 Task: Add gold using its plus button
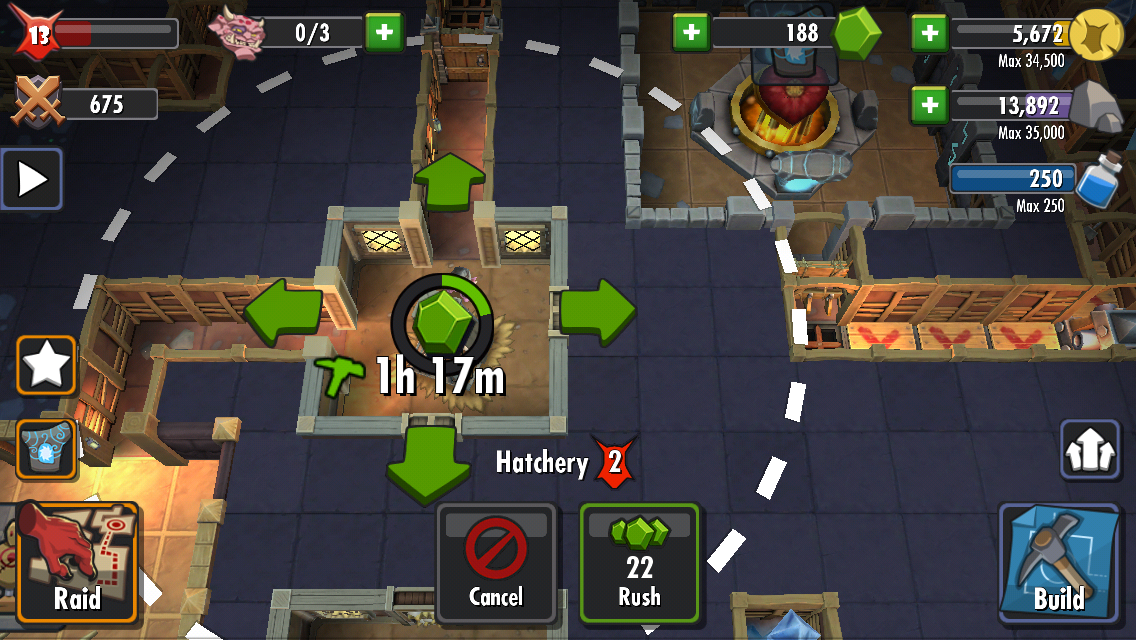tap(929, 33)
